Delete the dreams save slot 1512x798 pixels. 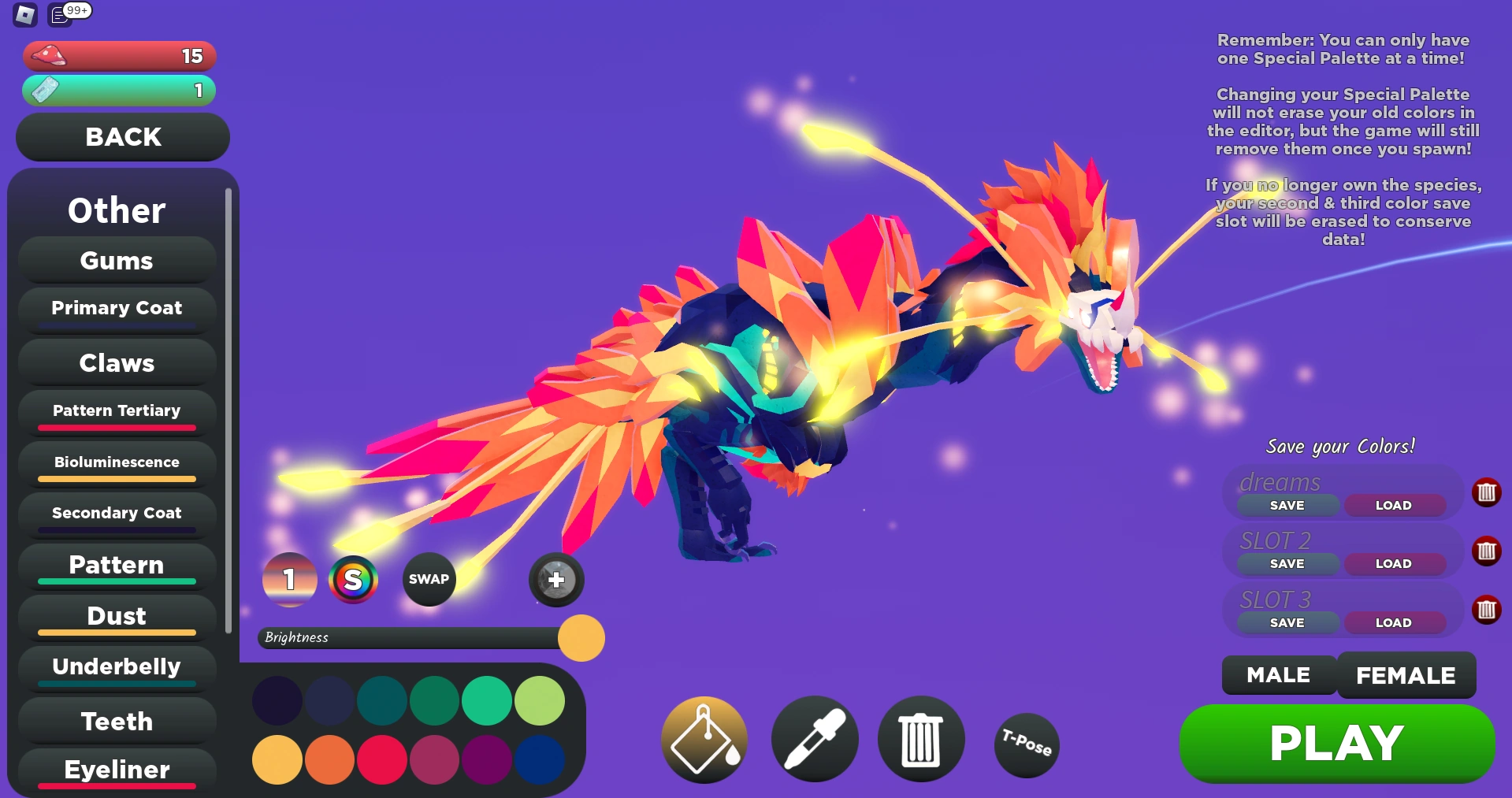1488,493
